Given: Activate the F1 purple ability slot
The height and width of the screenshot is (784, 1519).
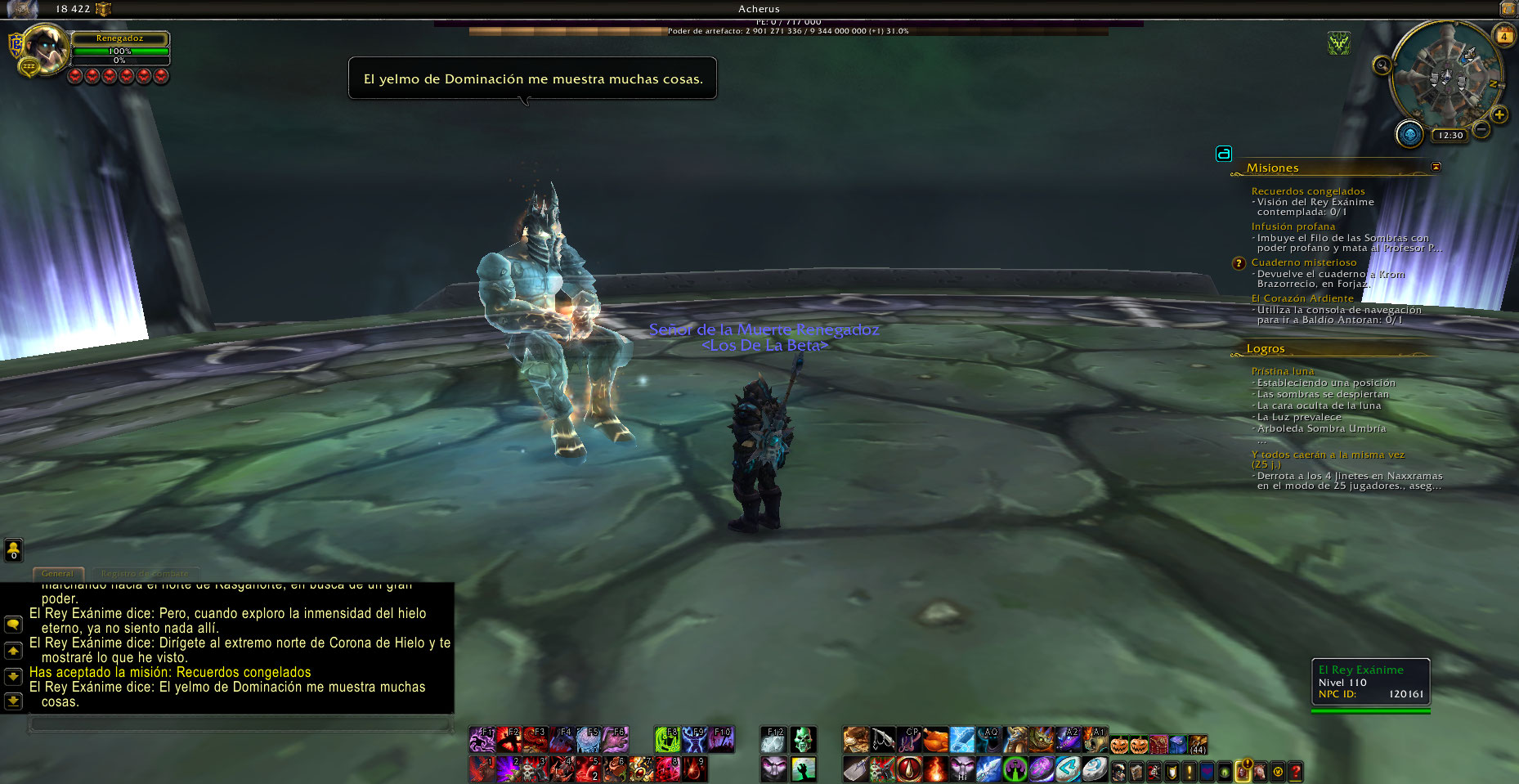Looking at the screenshot, I should (x=482, y=740).
